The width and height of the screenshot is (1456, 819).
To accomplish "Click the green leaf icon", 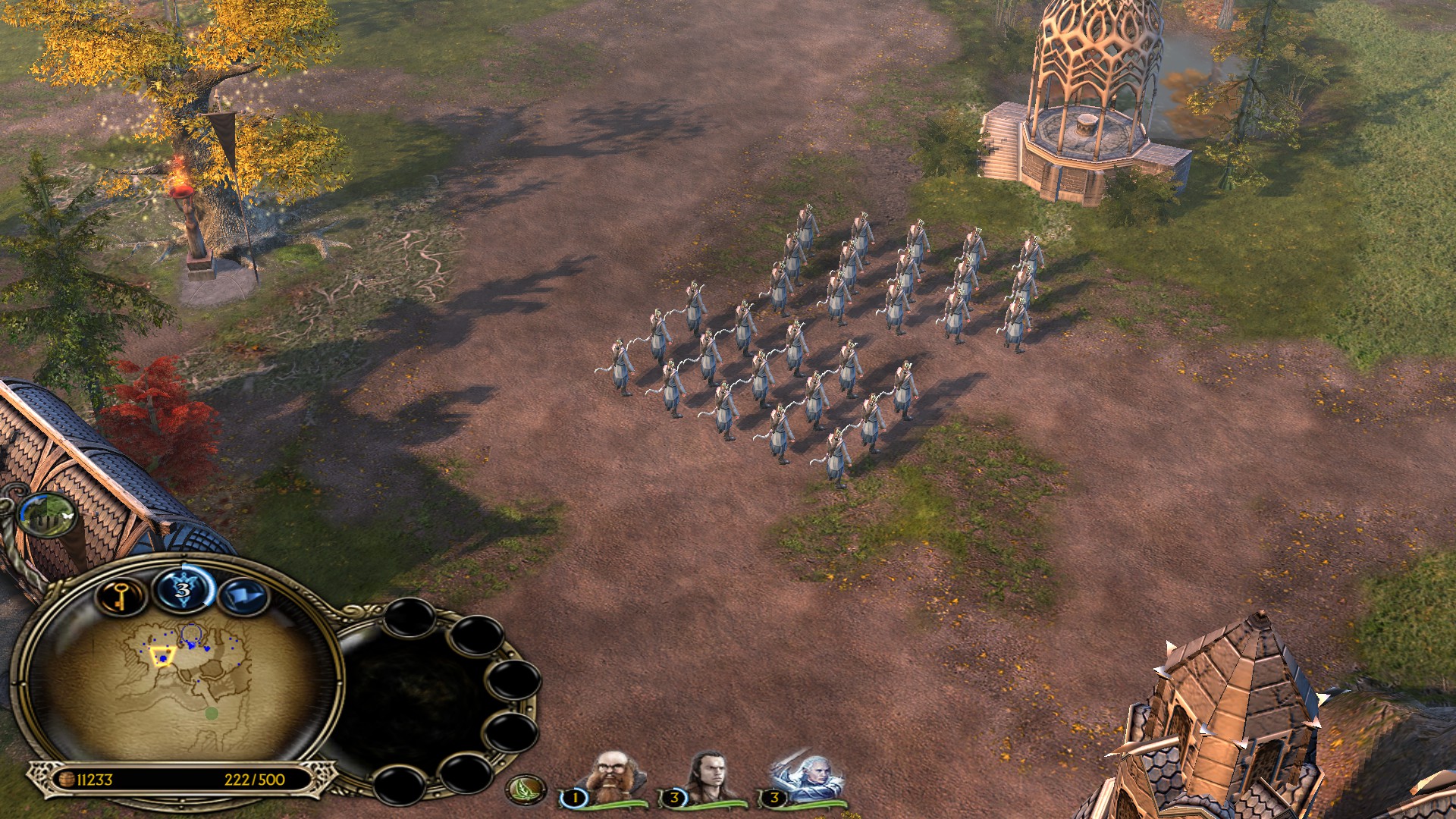I will point(526,790).
